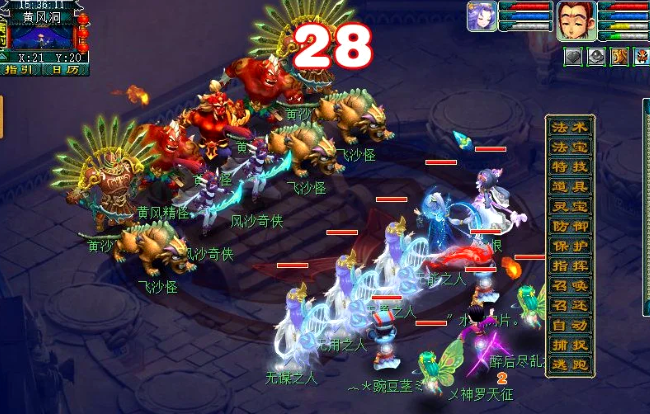Image resolution: width=650 pixels, height=414 pixels.
Task: Select the 捕捉 capture command
Action: tap(572, 344)
